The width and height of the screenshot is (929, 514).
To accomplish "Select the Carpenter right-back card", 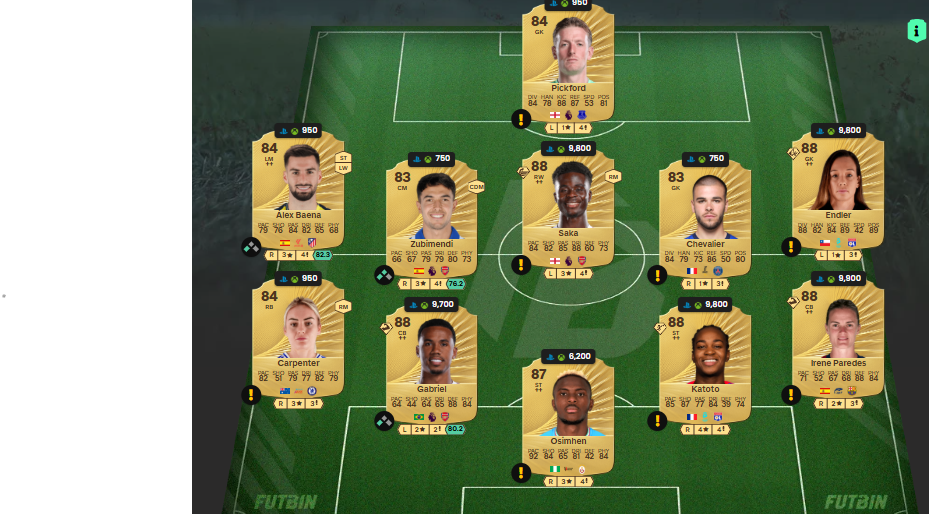I will pos(298,338).
